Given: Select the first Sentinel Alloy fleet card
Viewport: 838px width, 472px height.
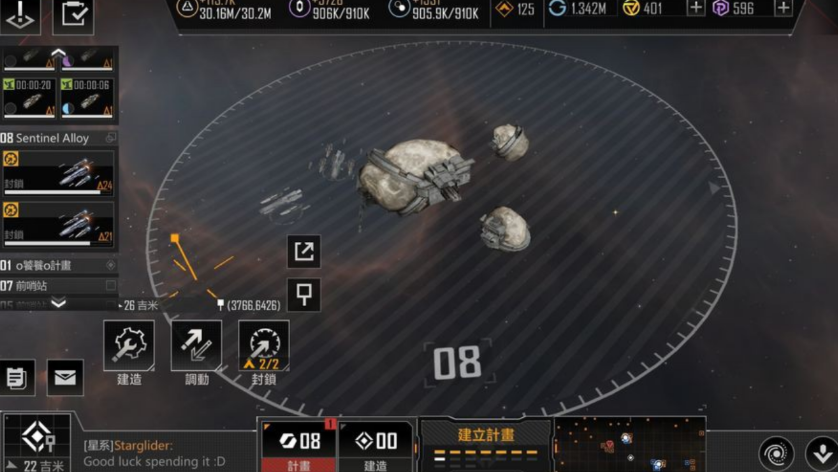Looking at the screenshot, I should [58, 173].
